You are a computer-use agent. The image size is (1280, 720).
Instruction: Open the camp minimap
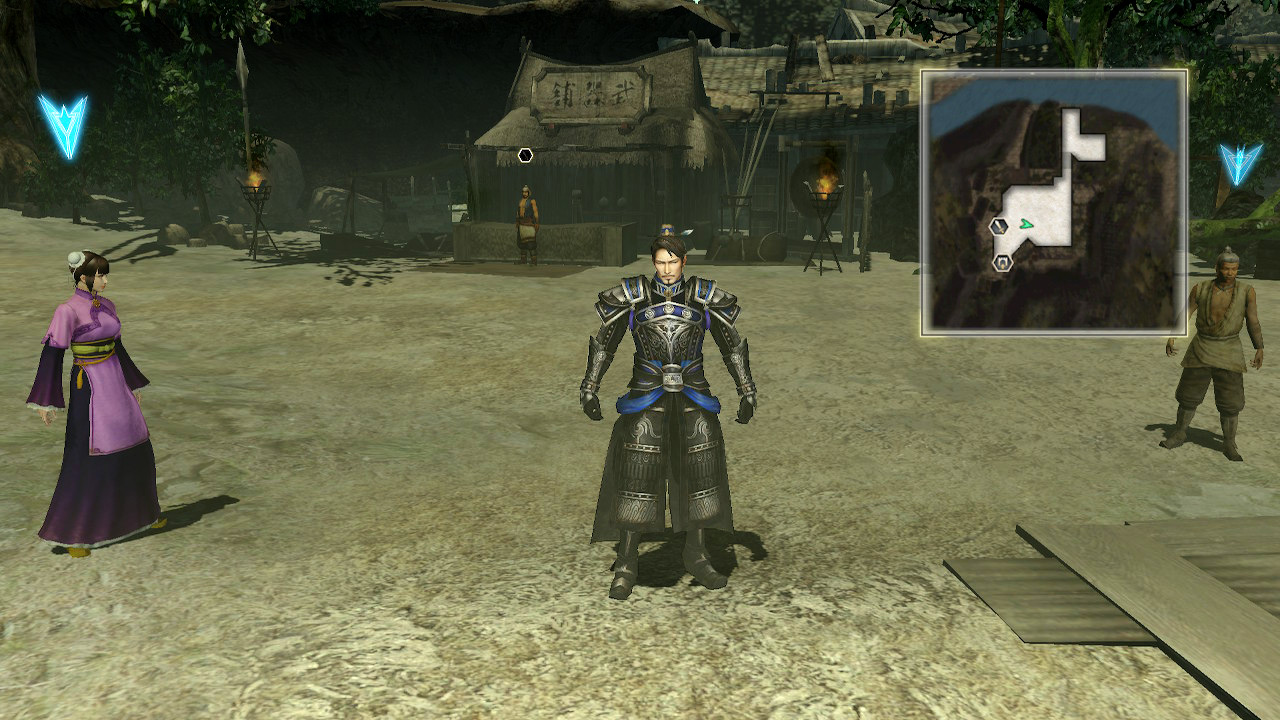[1054, 202]
